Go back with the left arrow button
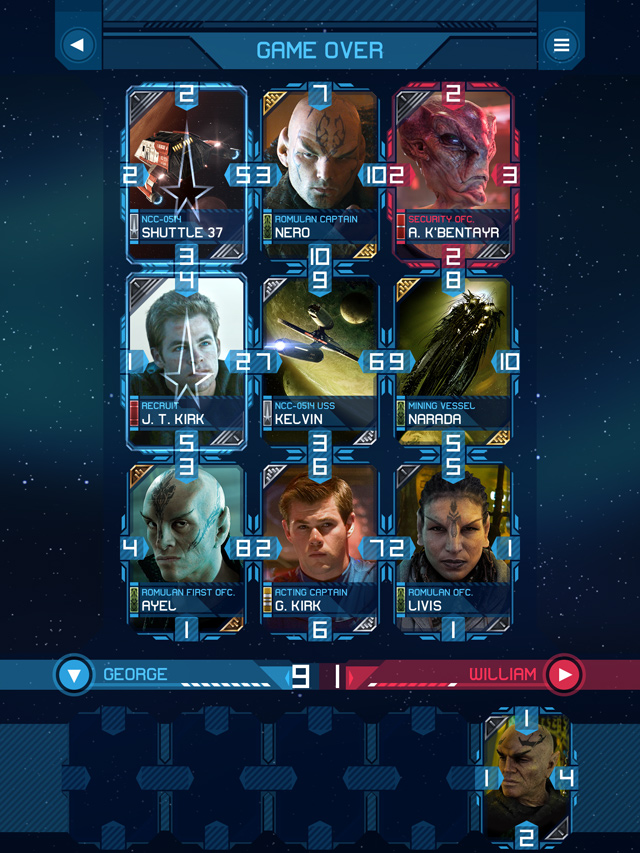Viewport: 640px width, 853px height. click(x=77, y=45)
